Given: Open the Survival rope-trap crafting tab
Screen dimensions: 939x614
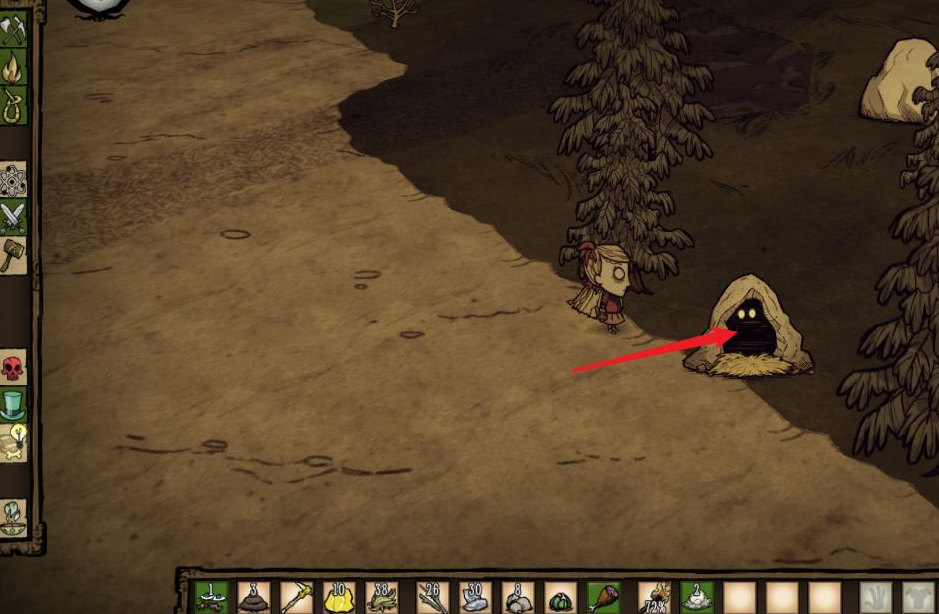Looking at the screenshot, I should coord(13,104).
